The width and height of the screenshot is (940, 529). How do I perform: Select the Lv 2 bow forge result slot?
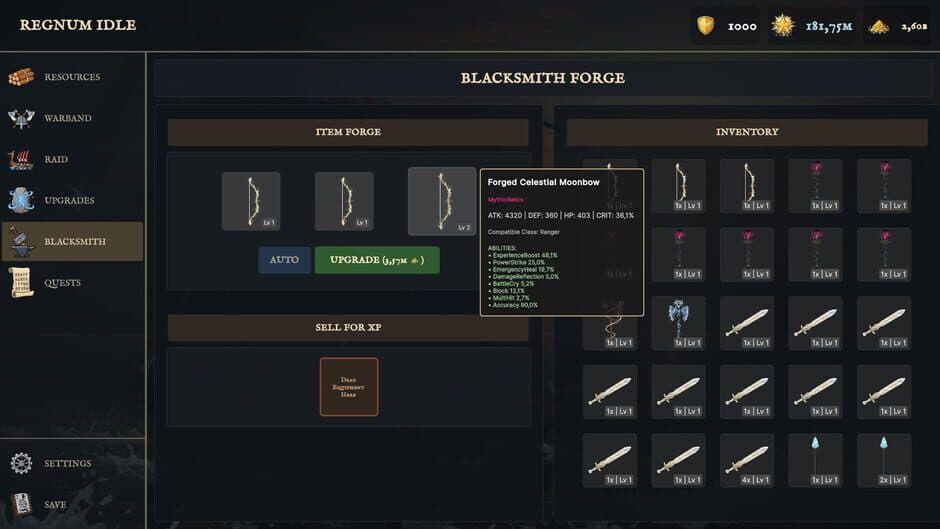pos(441,201)
